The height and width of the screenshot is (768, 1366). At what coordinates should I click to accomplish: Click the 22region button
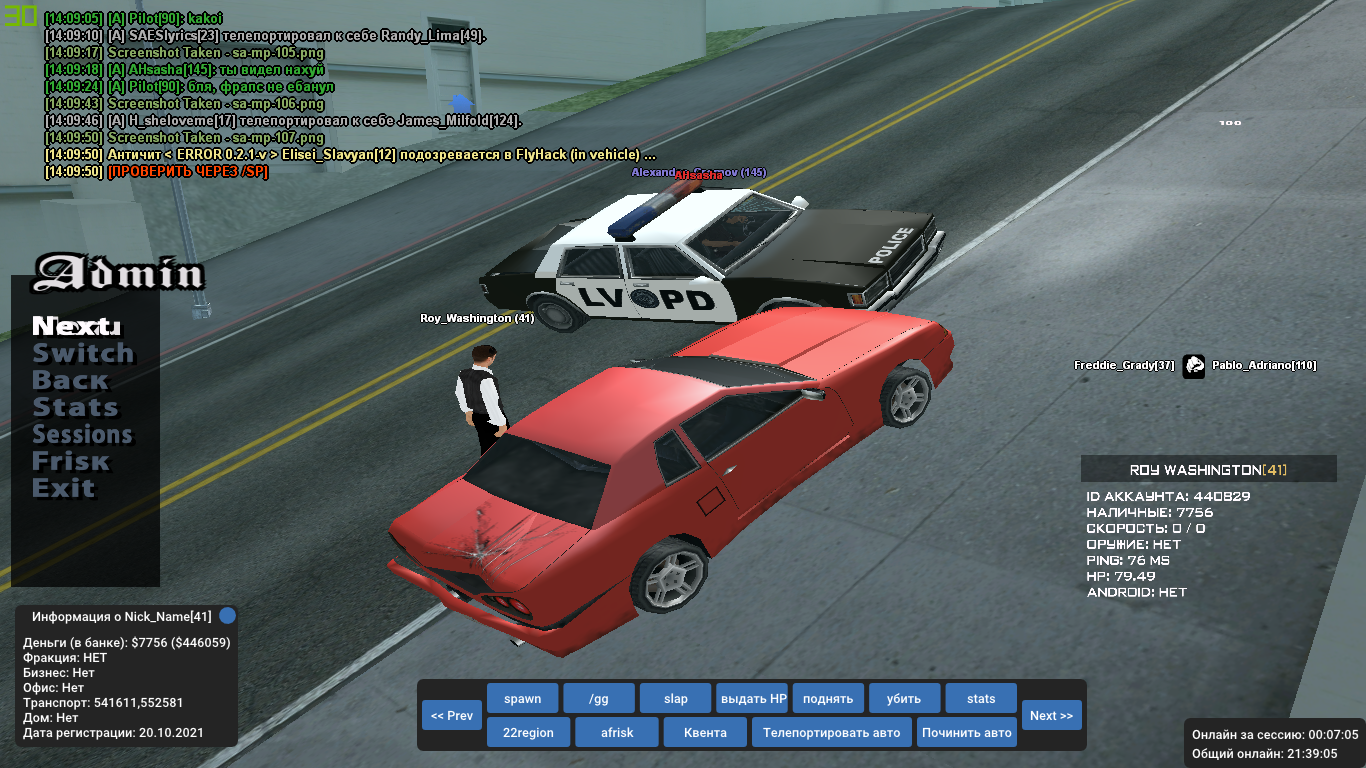click(528, 732)
